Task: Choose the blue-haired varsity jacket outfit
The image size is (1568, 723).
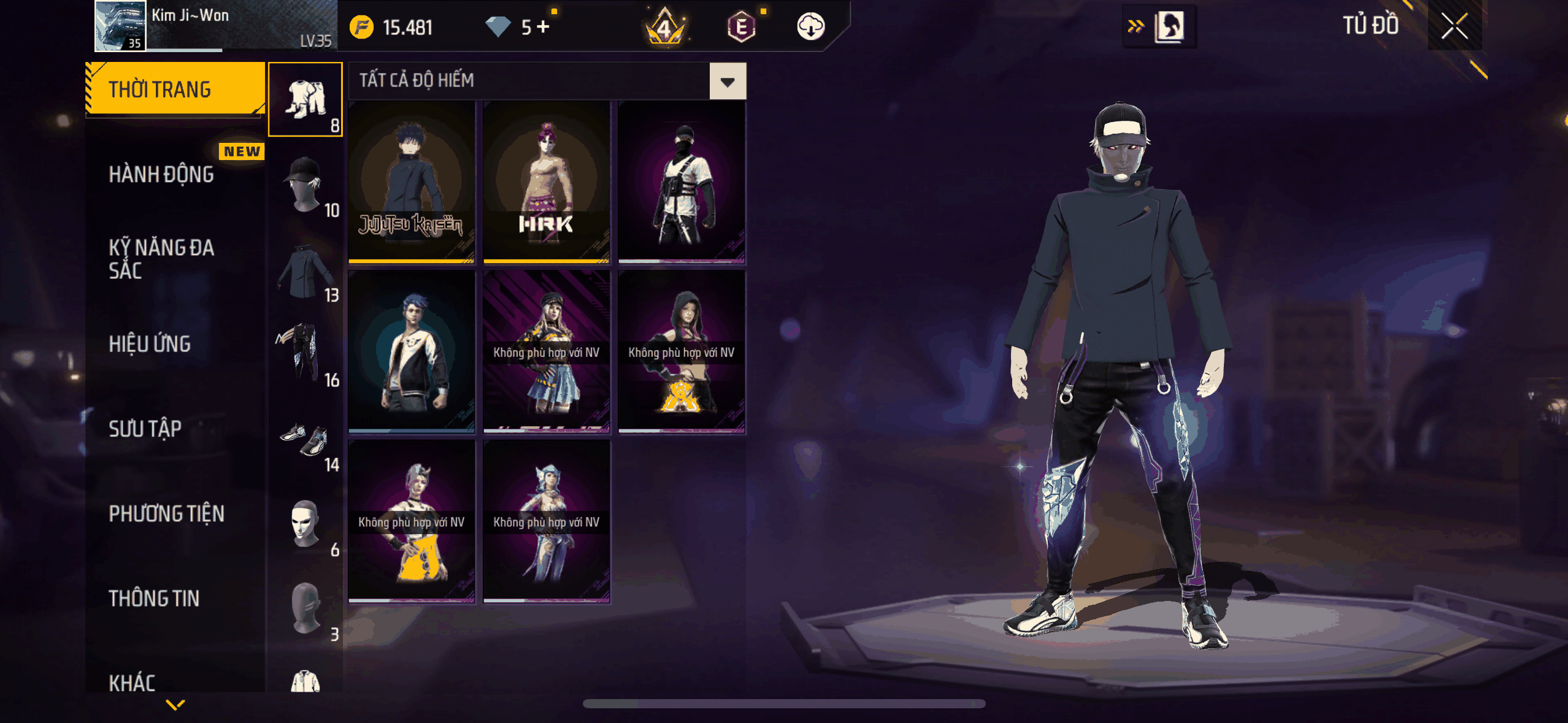Action: click(412, 351)
